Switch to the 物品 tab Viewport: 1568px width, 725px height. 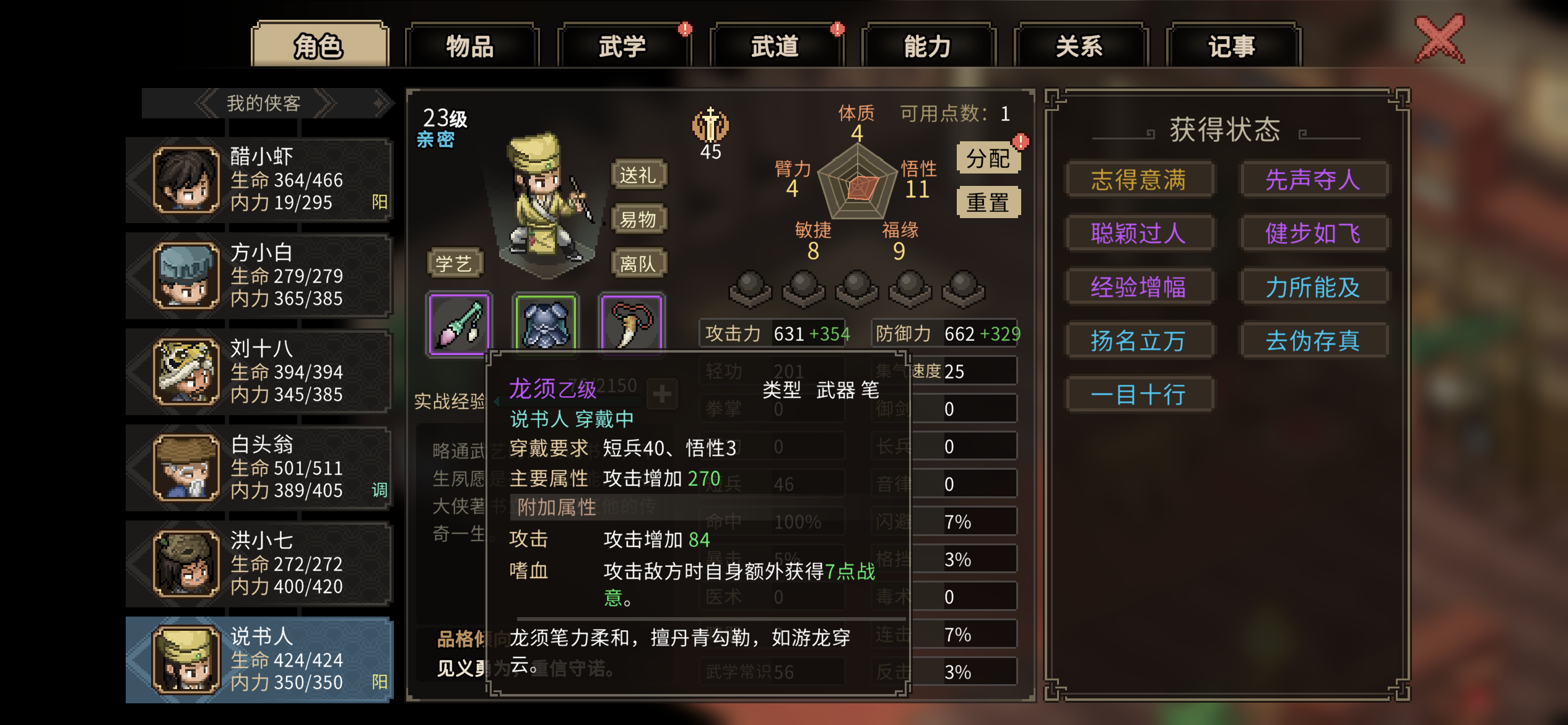(471, 46)
